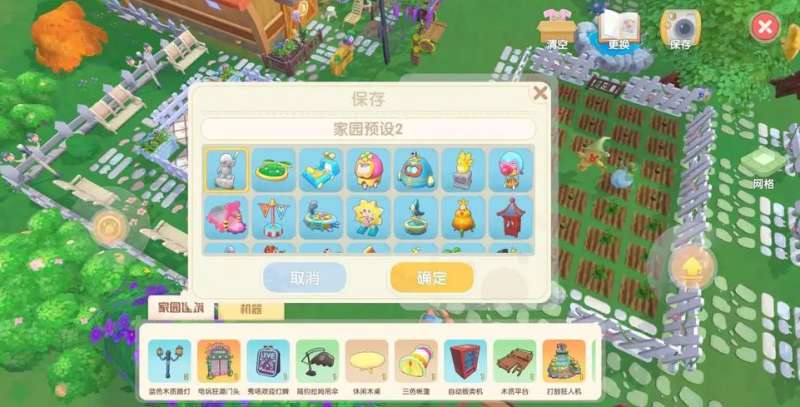Choose the 自动贩卖机 vending machine item

(x=464, y=364)
